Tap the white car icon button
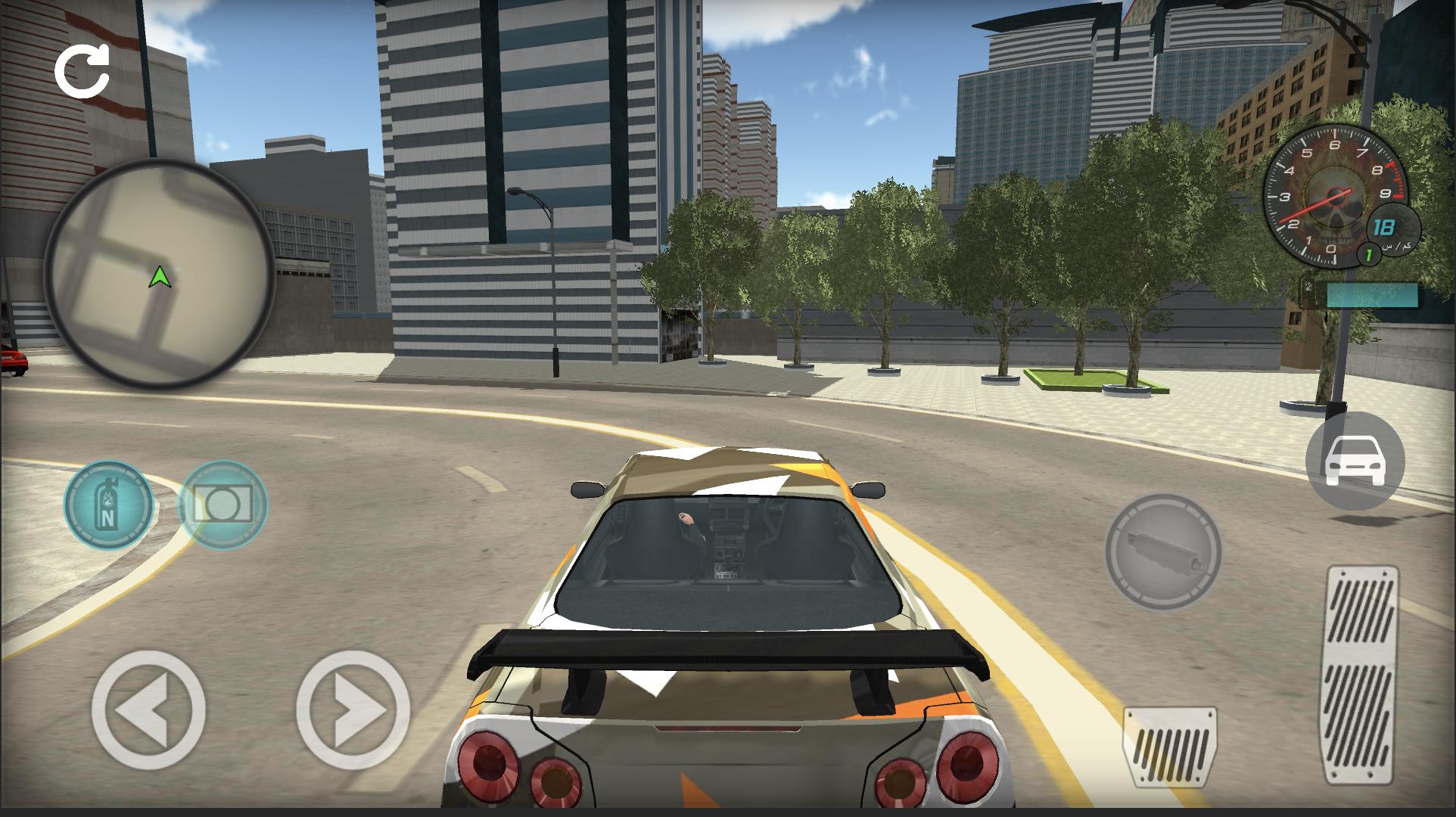The image size is (1456, 817). point(1355,461)
